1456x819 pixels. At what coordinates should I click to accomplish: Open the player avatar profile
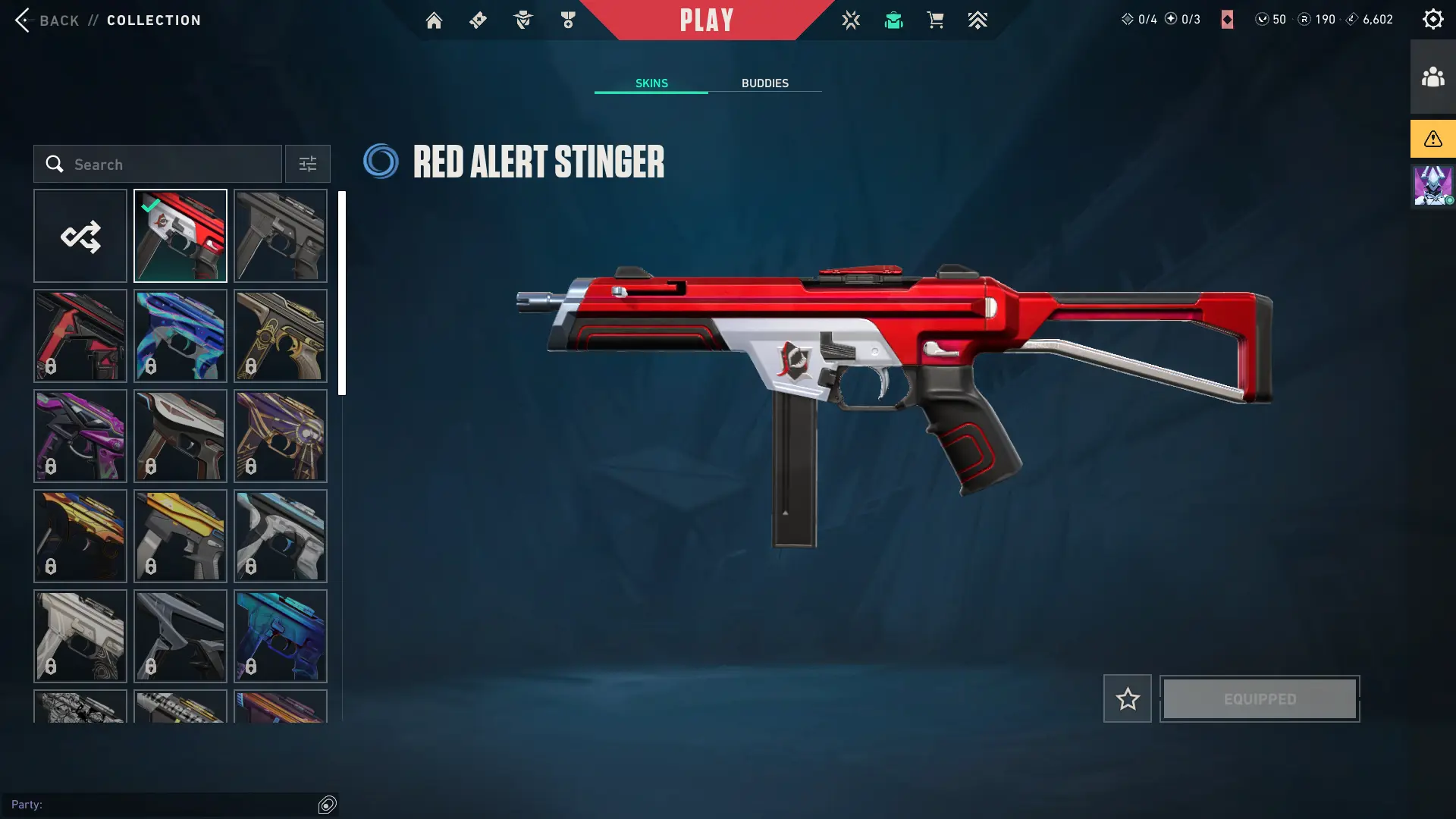pos(1432,186)
